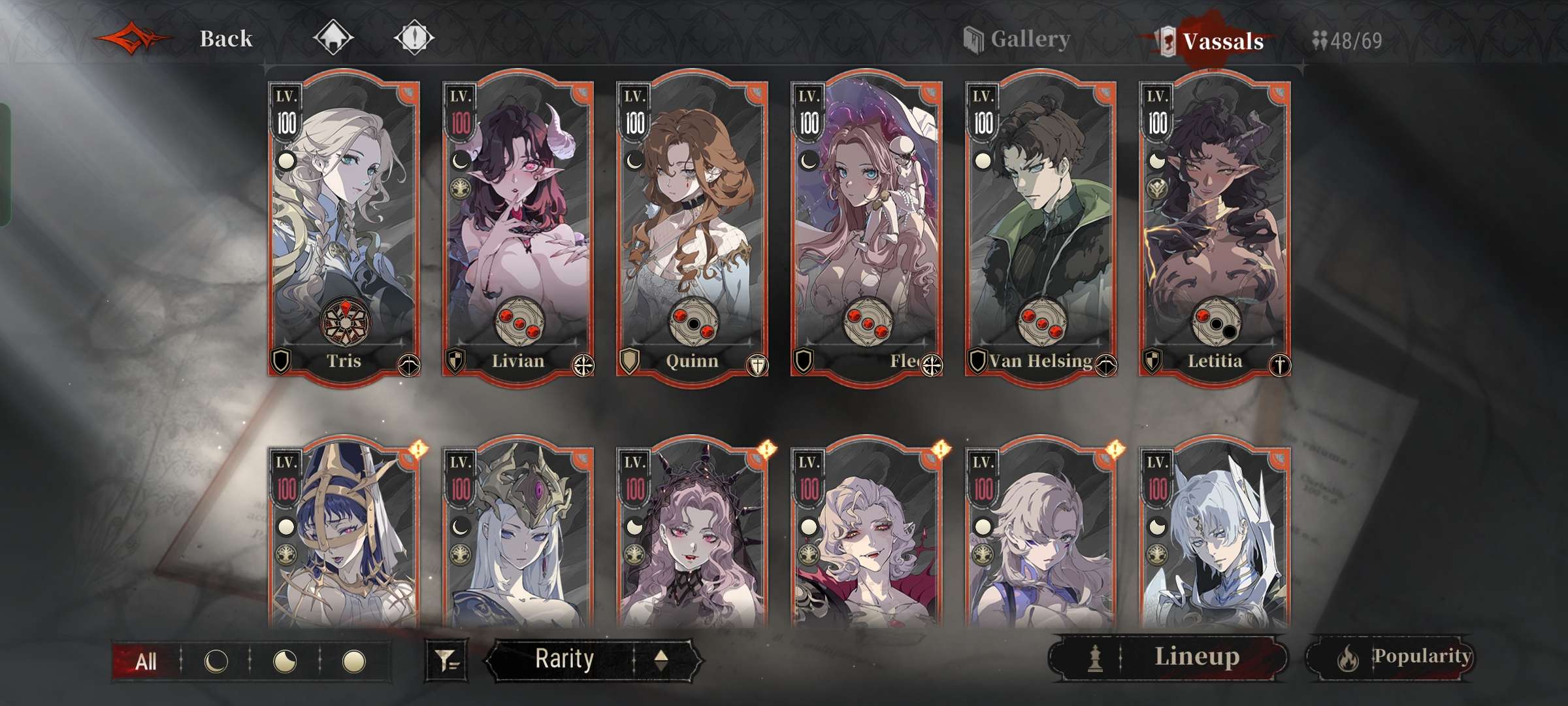Filter by gibbous moon type
This screenshot has height=706, width=1568.
point(285,662)
